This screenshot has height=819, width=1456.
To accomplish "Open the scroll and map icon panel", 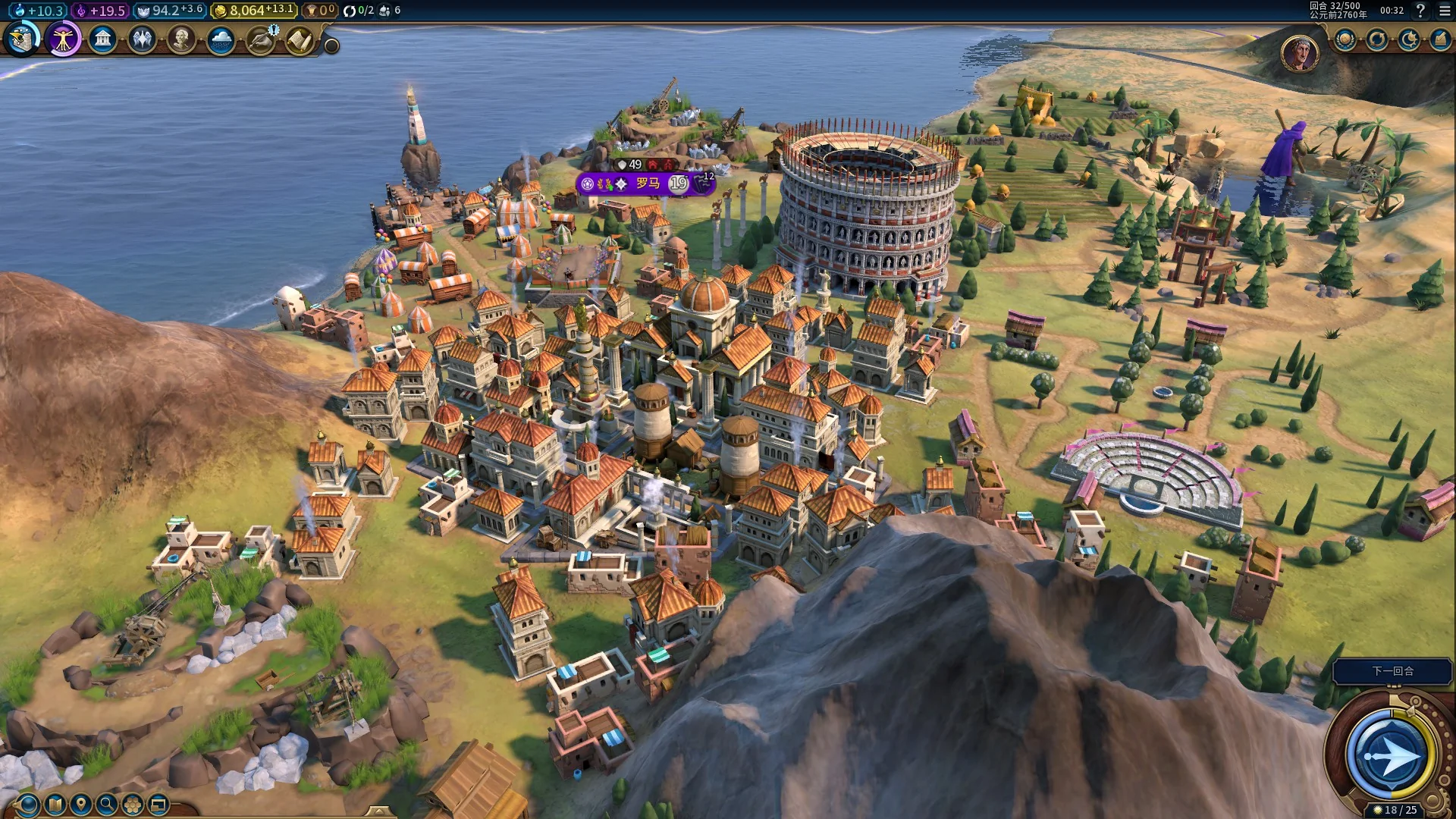I will click(300, 39).
